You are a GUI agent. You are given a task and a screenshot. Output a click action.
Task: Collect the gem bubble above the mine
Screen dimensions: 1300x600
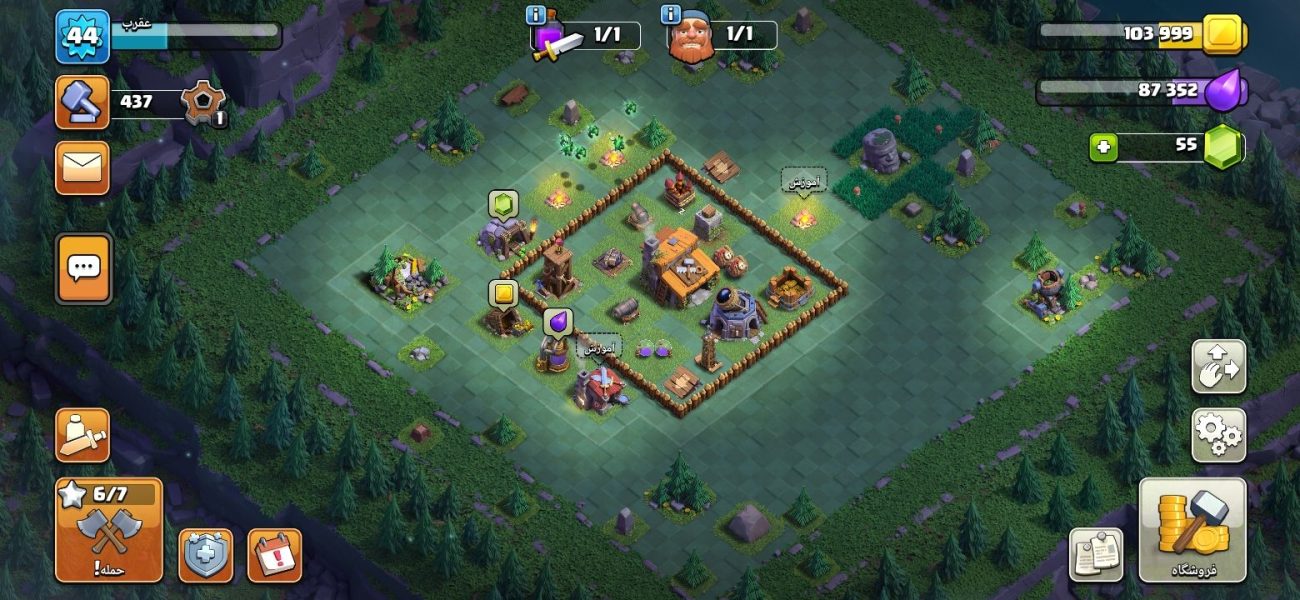click(x=503, y=204)
